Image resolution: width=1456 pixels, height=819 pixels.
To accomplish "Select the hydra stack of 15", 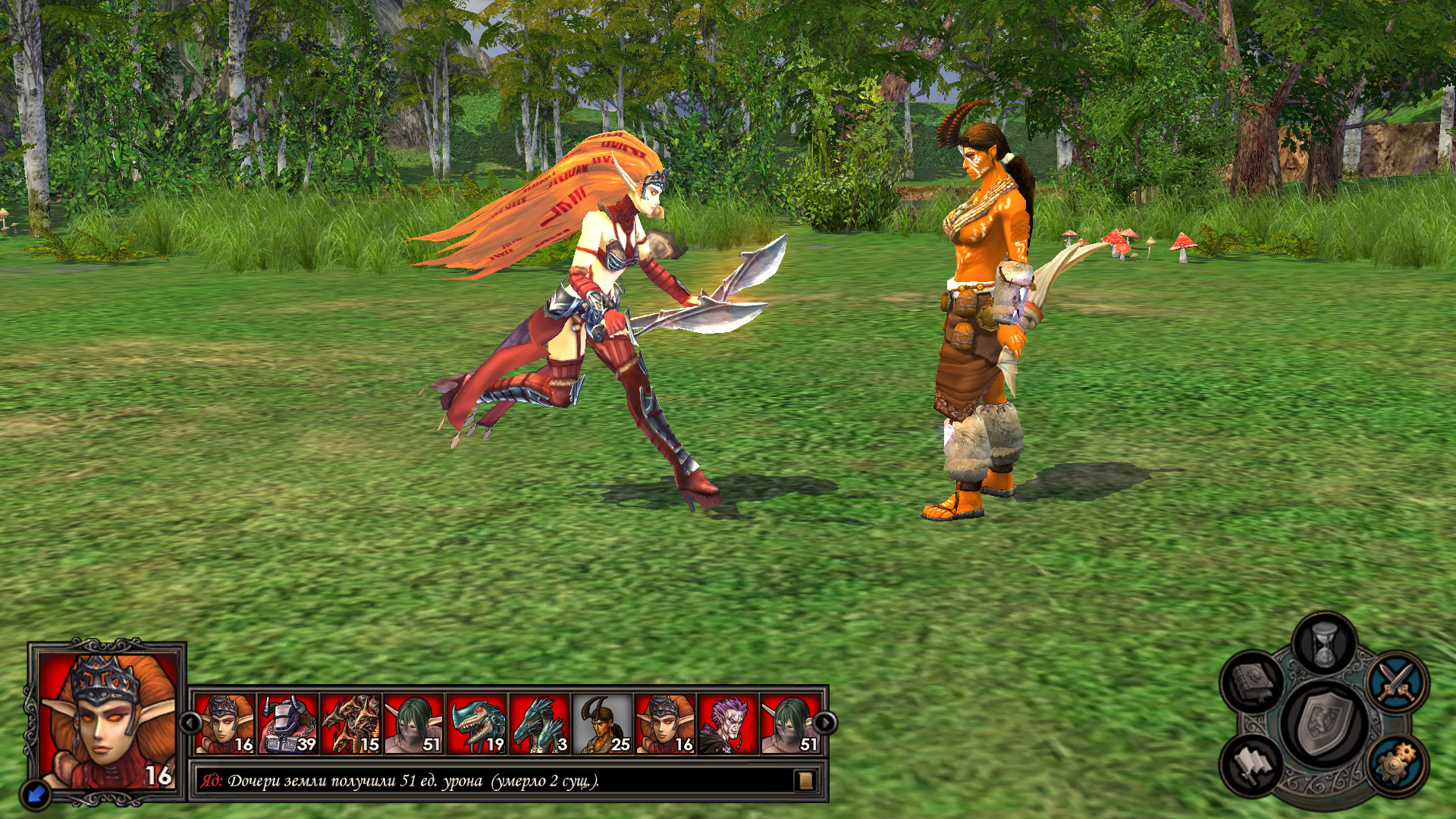I will [x=351, y=724].
